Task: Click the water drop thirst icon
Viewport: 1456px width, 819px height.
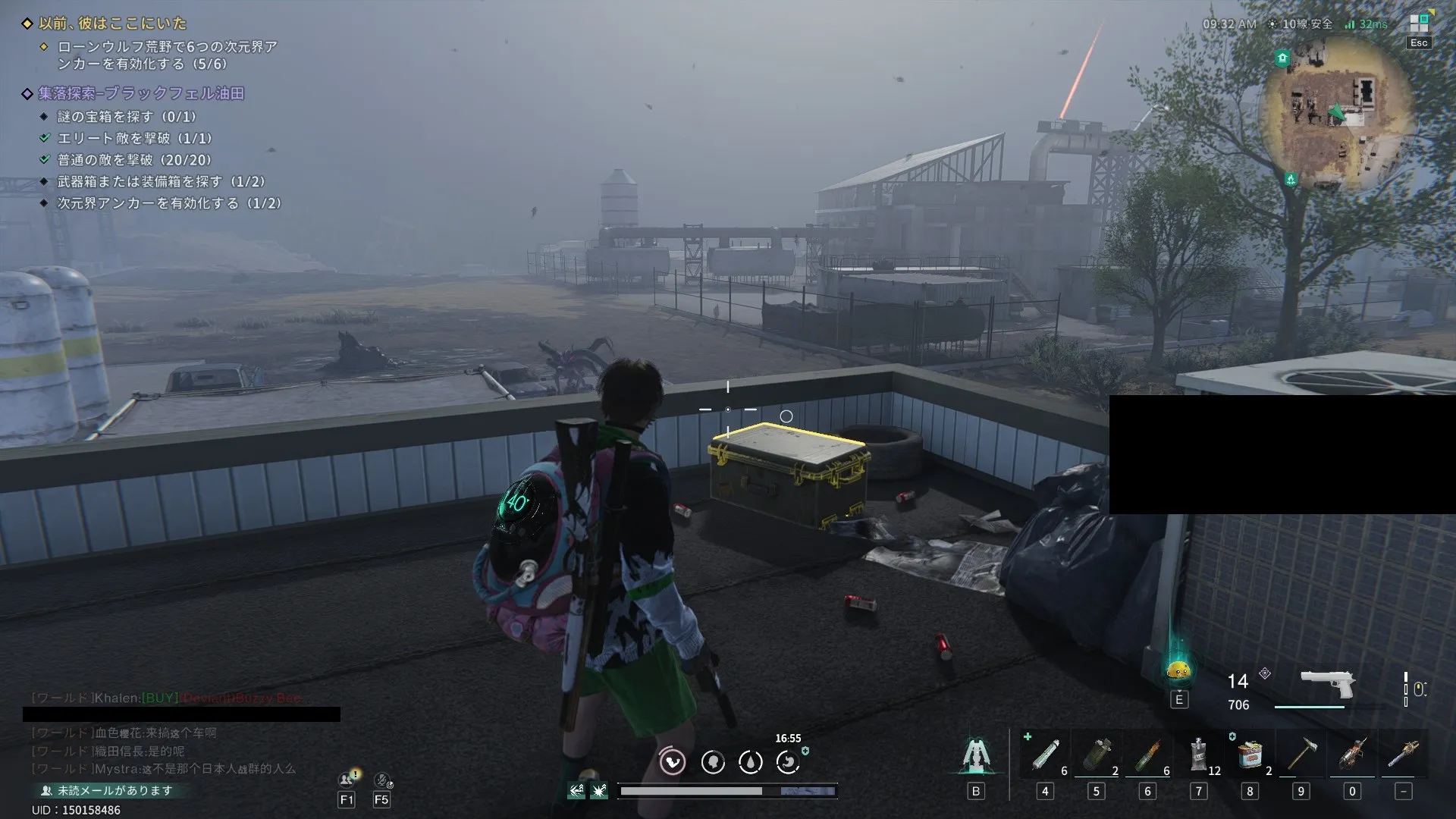Action: coord(750,761)
